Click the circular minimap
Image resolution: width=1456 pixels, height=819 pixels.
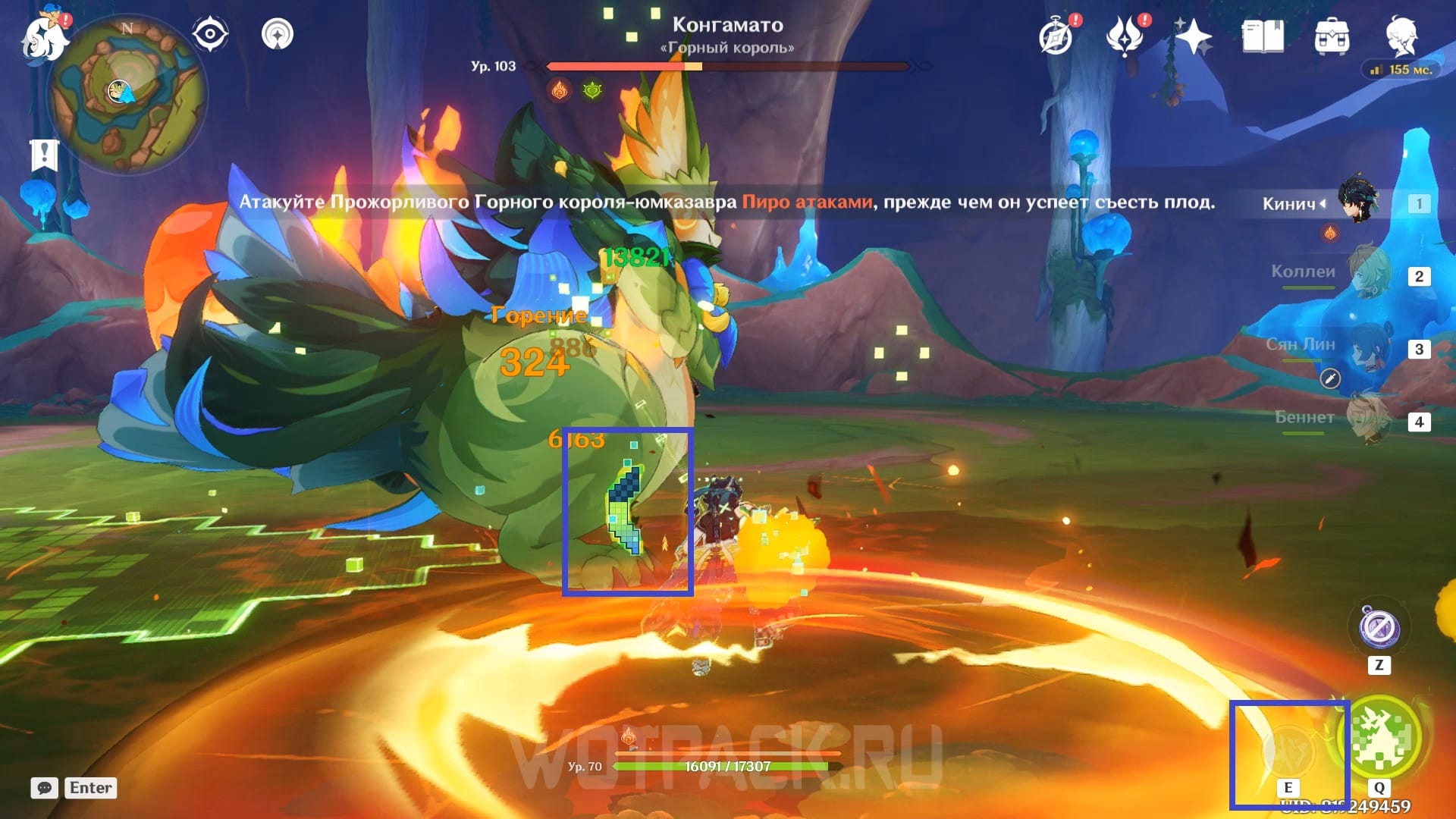126,96
